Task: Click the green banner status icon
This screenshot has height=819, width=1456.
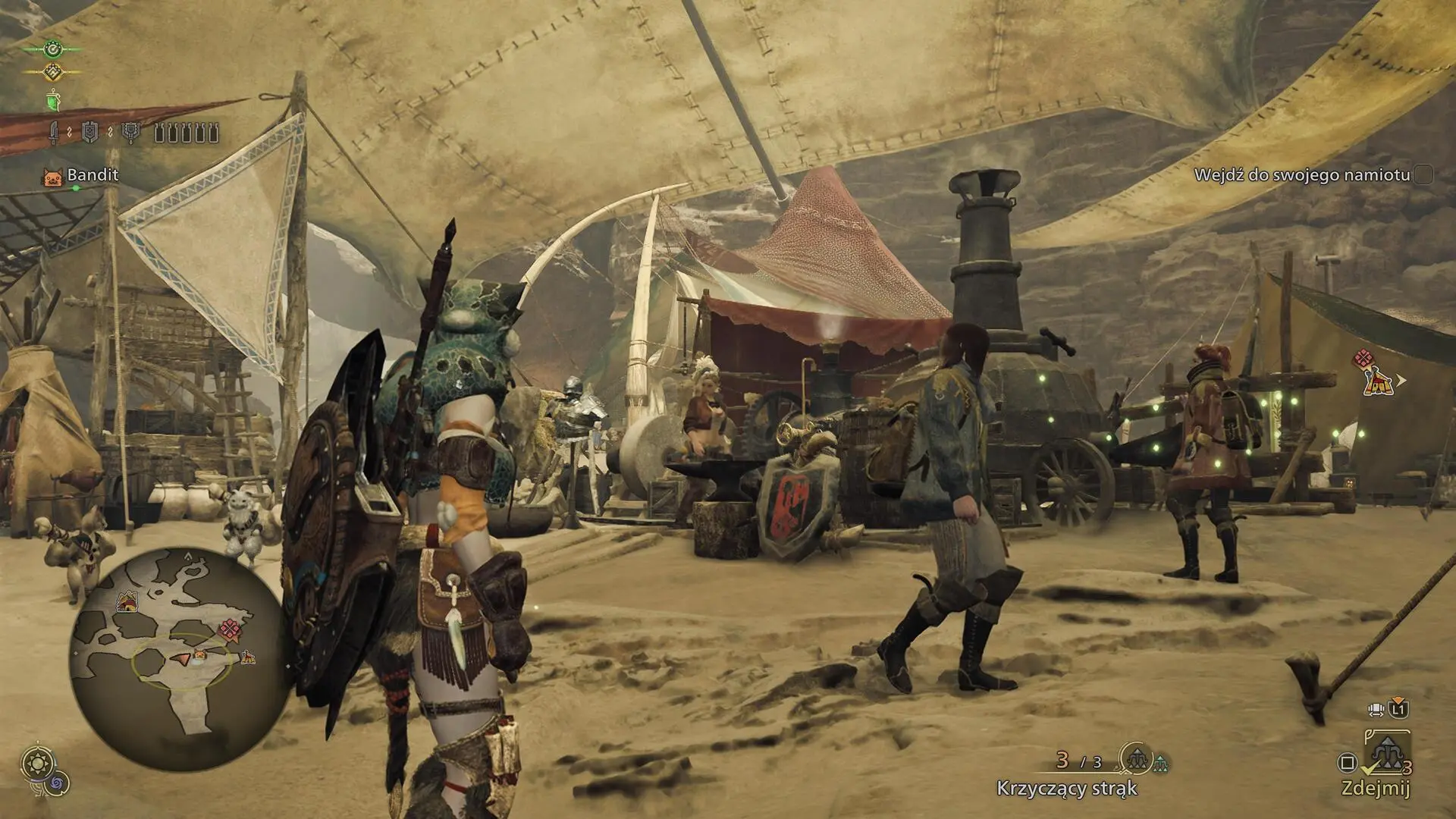Action: [x=52, y=100]
